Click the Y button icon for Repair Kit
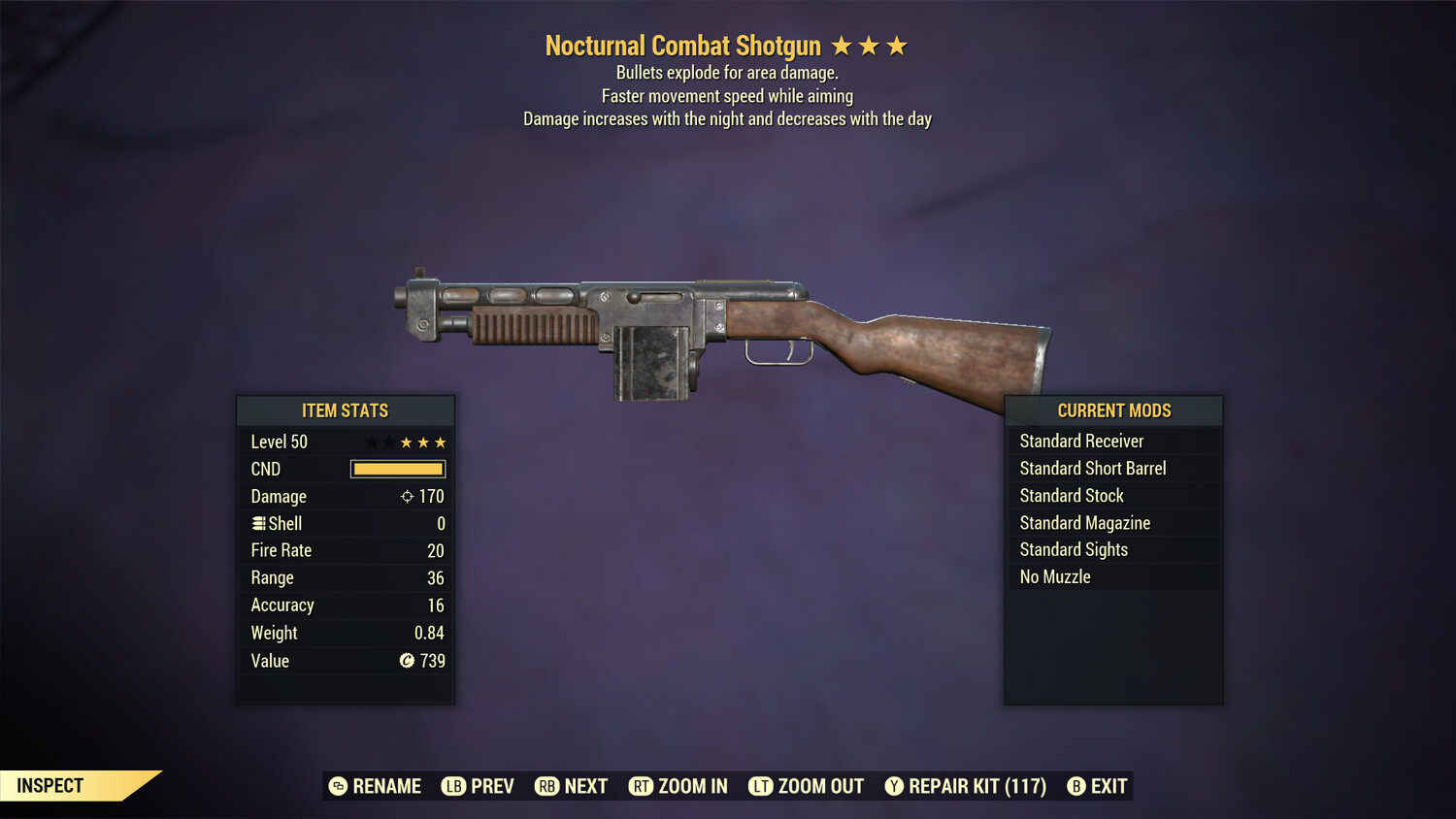1456x819 pixels. point(893,786)
